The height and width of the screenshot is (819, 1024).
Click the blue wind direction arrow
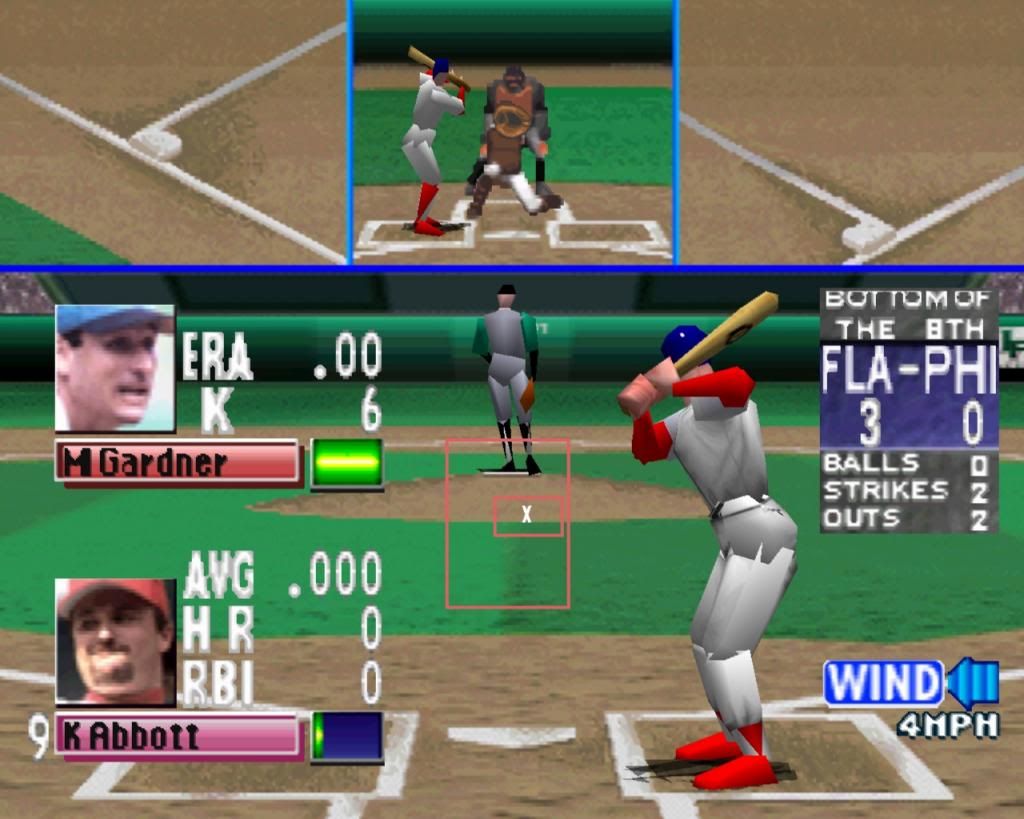972,683
